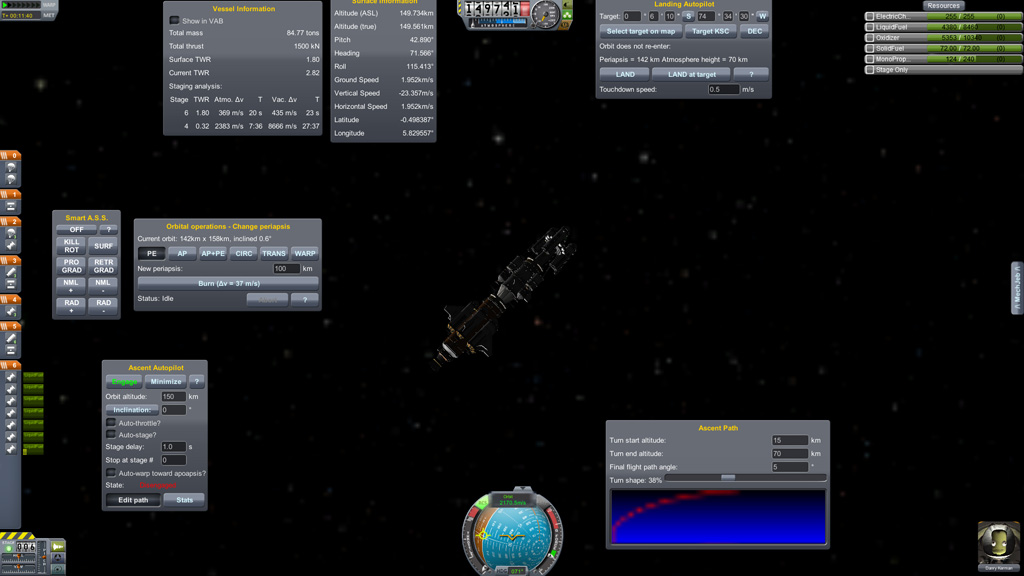Select RETR GRAD orientation

pyautogui.click(x=103, y=266)
